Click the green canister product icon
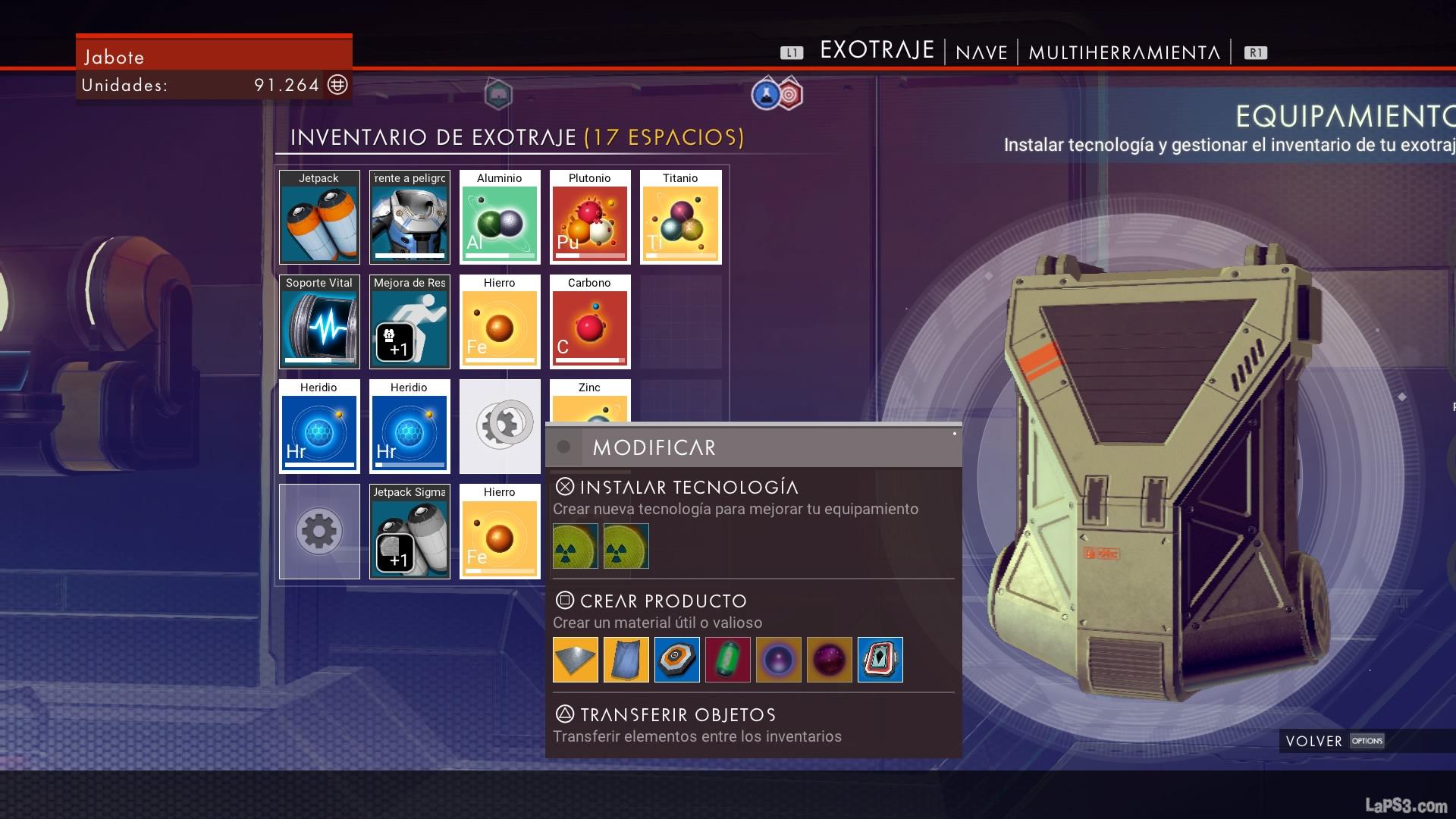Viewport: 1456px width, 819px height. pyautogui.click(x=728, y=660)
